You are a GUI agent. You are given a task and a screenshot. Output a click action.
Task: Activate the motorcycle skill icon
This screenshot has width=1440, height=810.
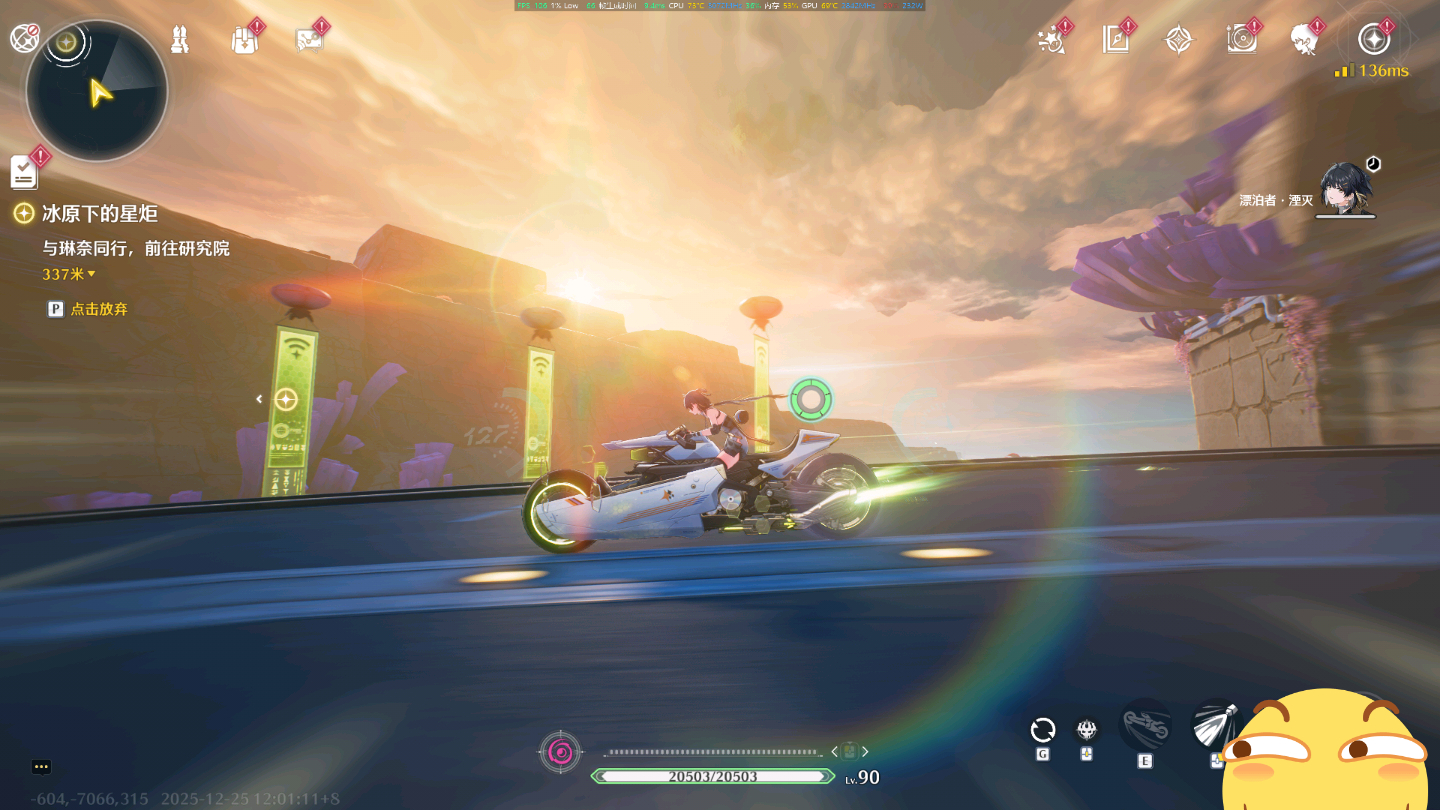pyautogui.click(x=1146, y=724)
